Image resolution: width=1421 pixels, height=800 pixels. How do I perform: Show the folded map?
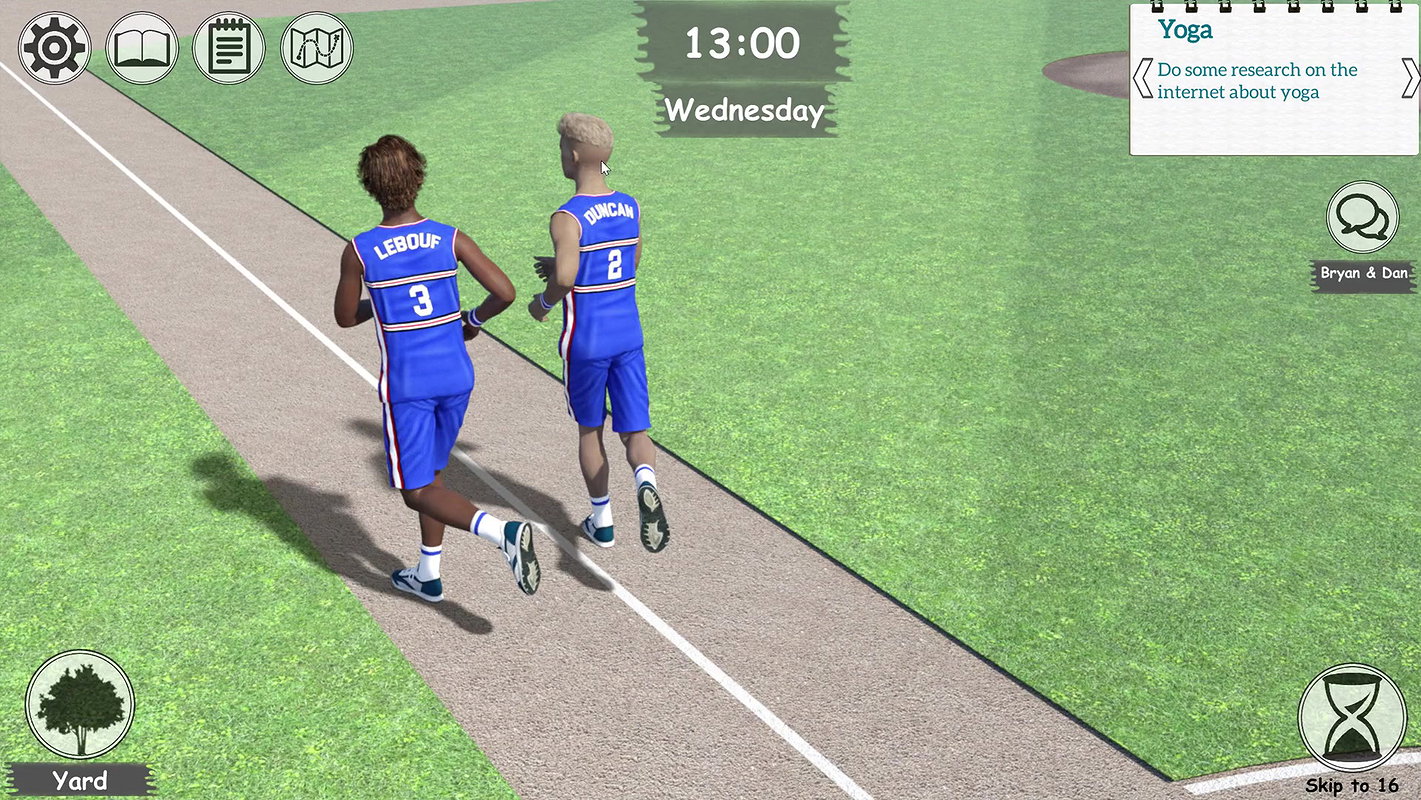tap(317, 48)
